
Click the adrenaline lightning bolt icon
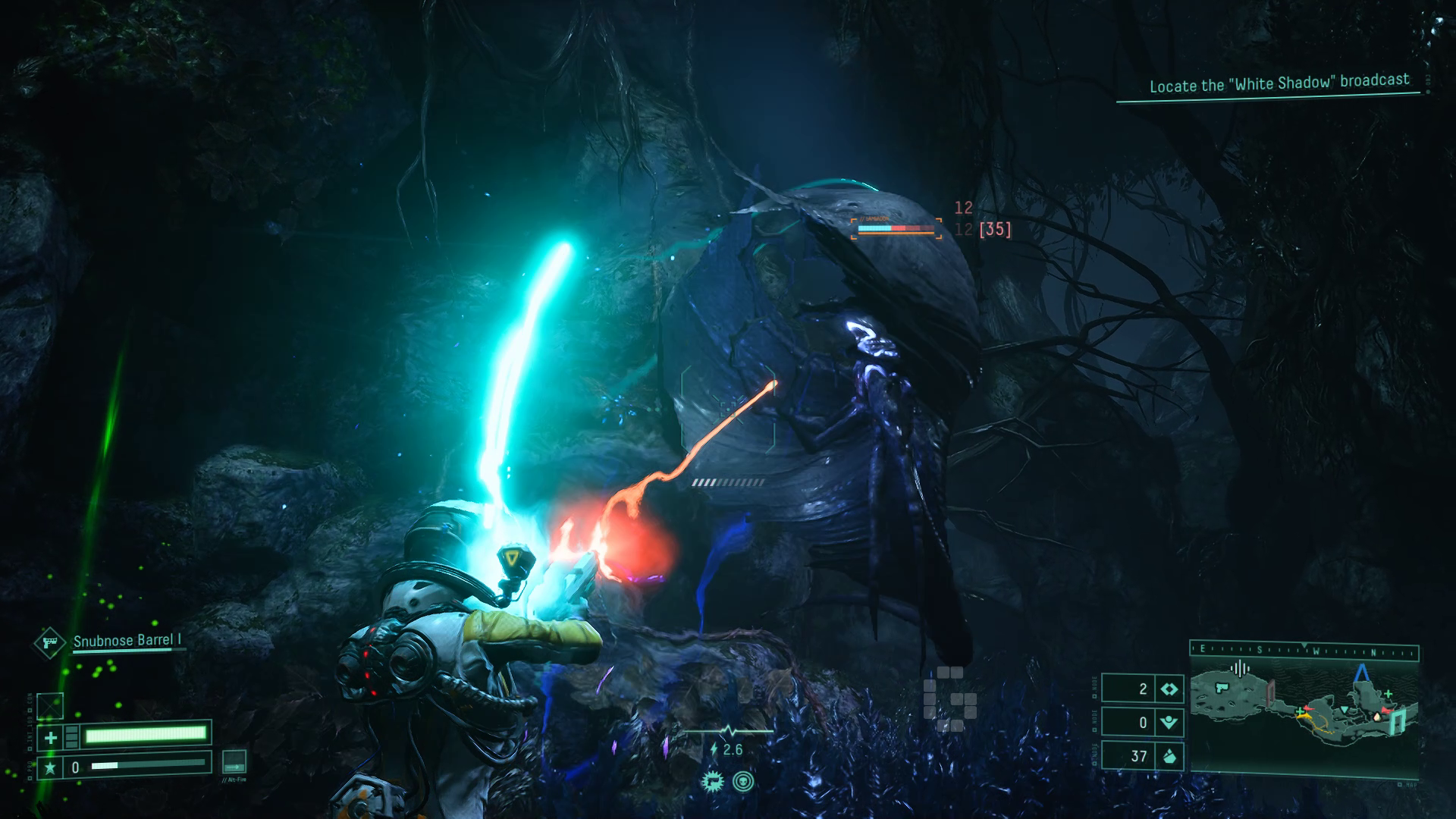[x=714, y=748]
